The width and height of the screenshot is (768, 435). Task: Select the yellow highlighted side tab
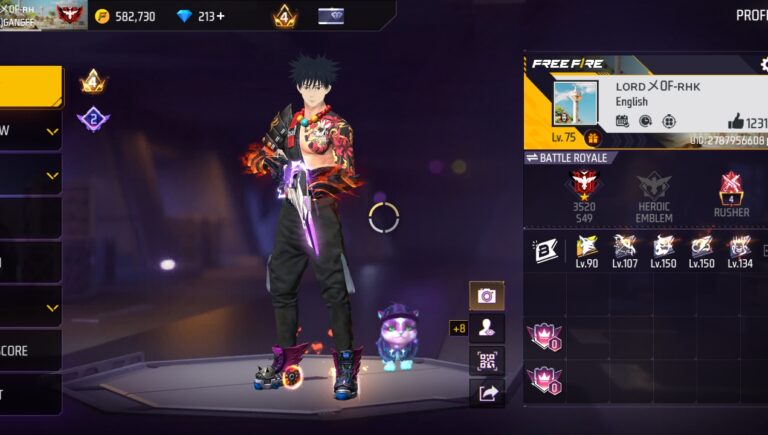click(x=30, y=87)
